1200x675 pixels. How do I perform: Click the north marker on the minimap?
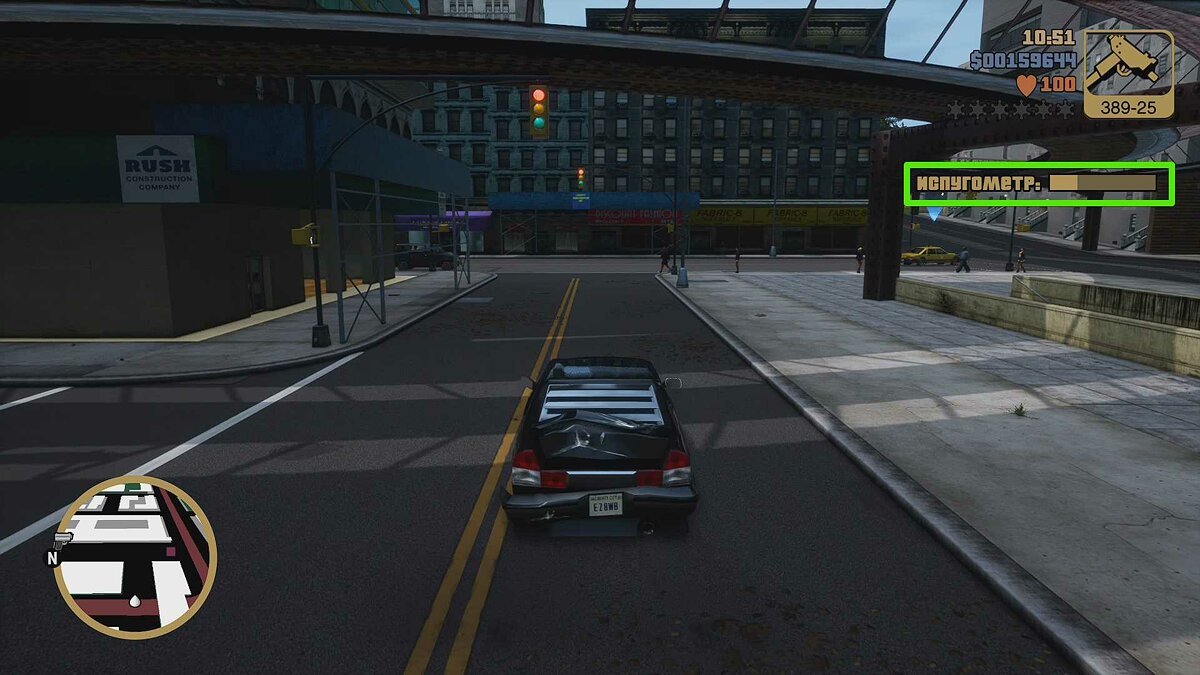tap(52, 558)
